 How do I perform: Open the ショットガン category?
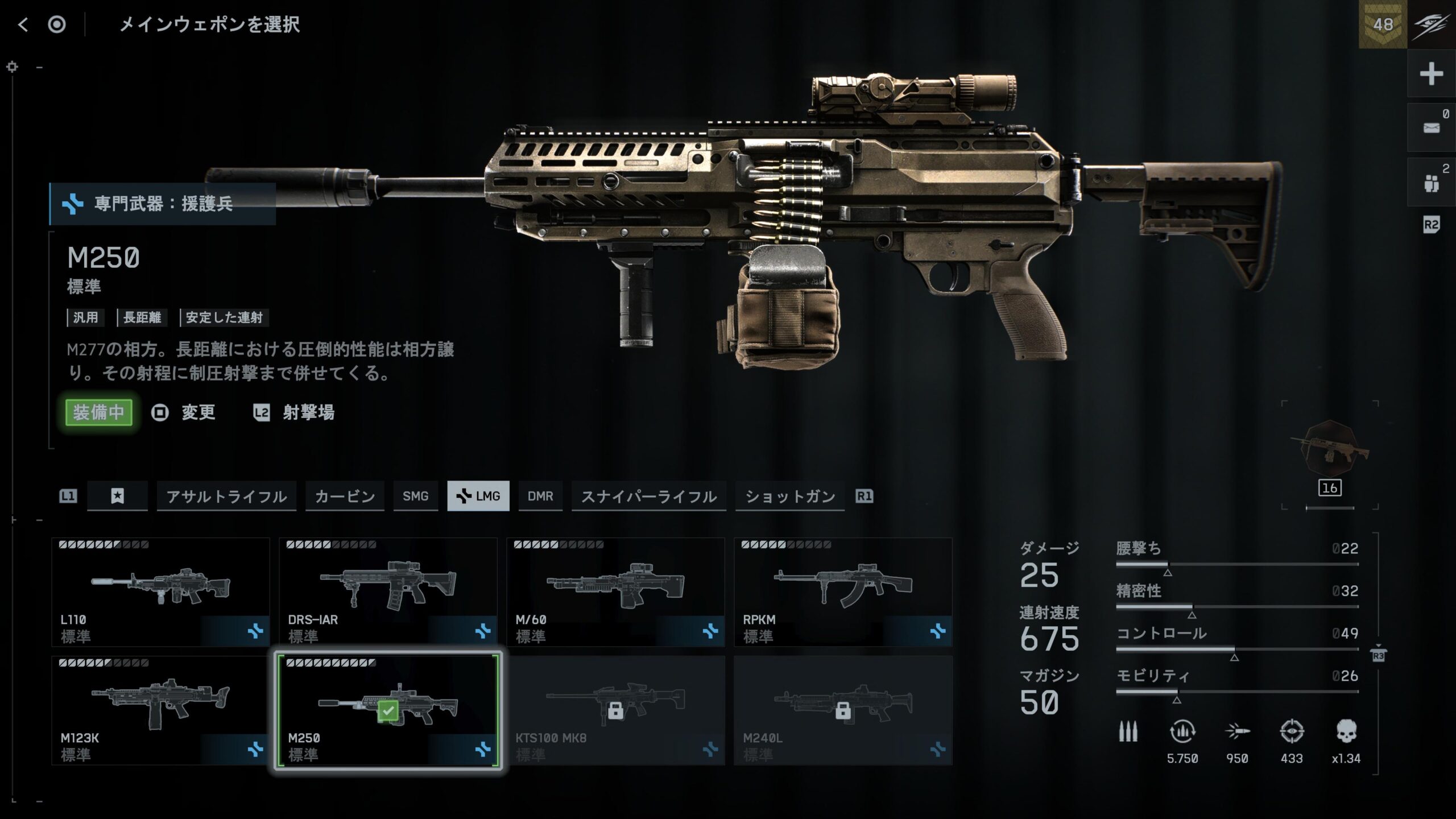(x=789, y=496)
